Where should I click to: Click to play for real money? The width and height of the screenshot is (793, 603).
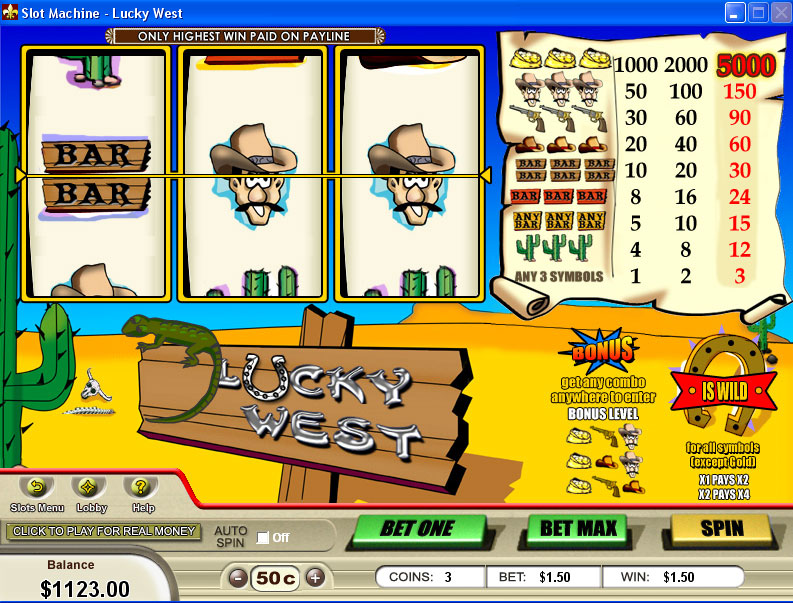tap(103, 531)
